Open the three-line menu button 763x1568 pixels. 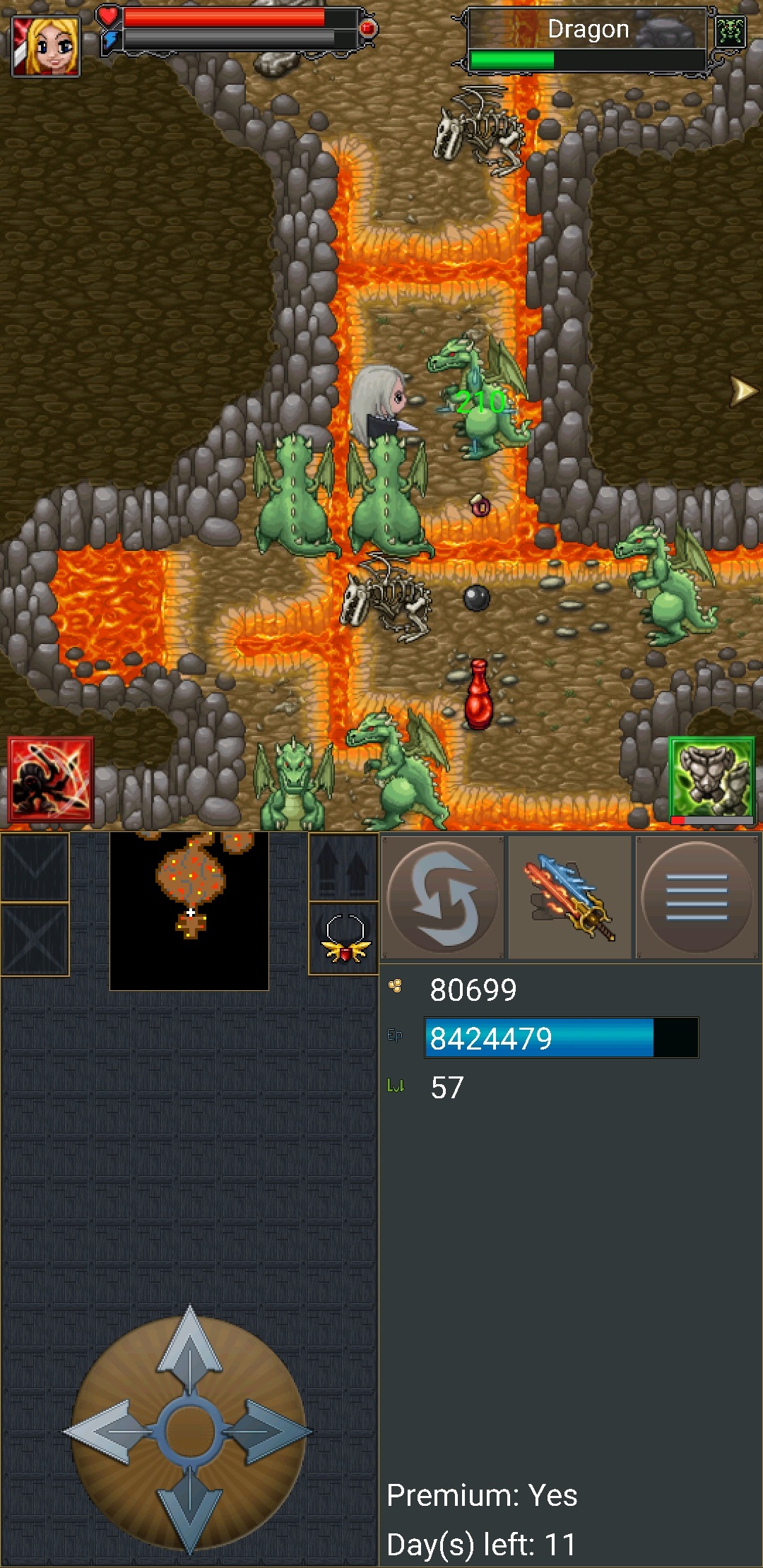(x=697, y=897)
